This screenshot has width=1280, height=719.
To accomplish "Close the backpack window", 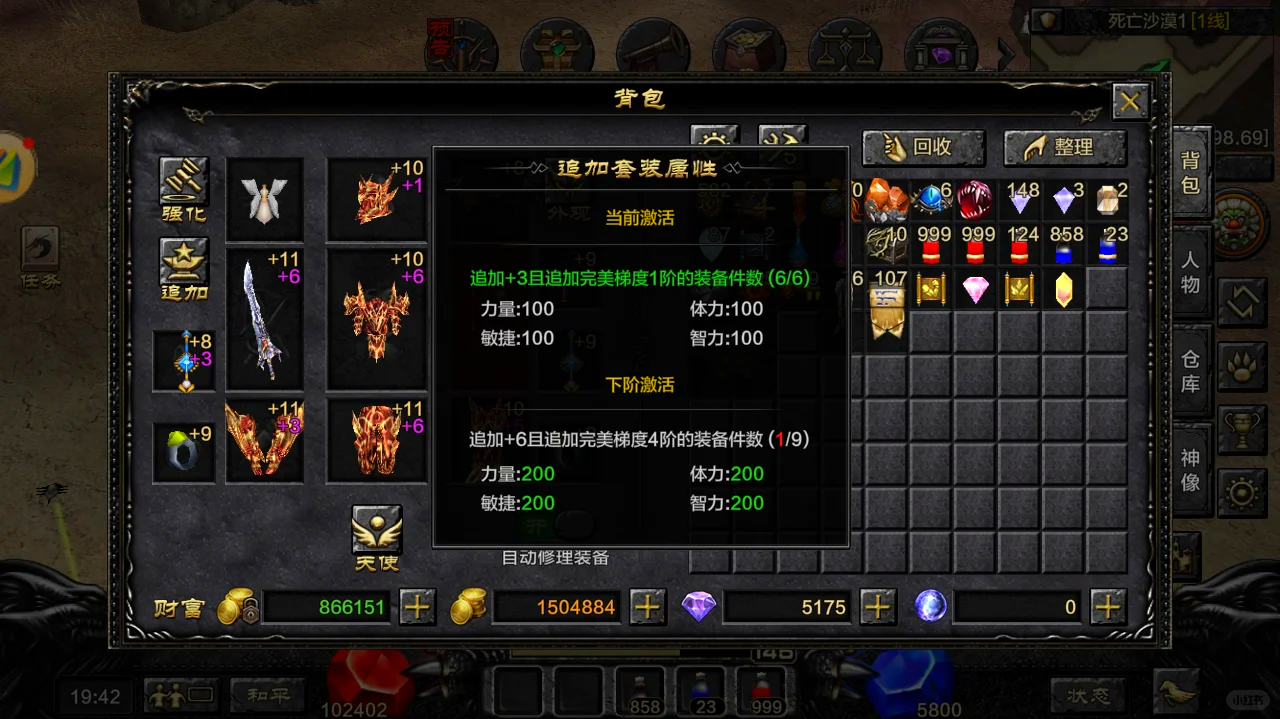I will click(x=1130, y=101).
